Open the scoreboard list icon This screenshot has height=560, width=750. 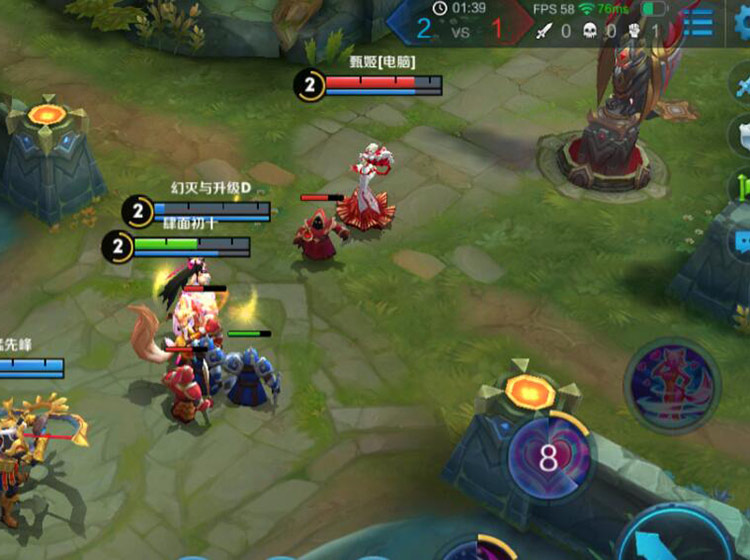click(698, 23)
